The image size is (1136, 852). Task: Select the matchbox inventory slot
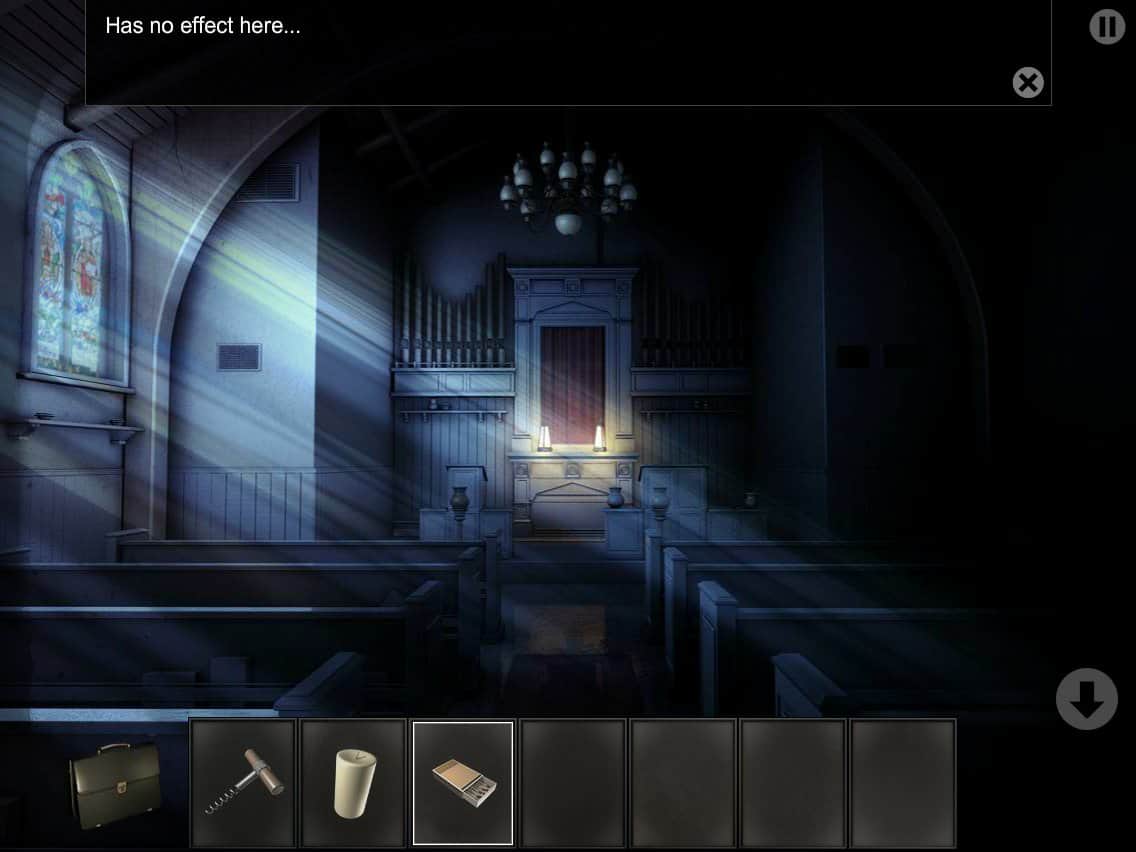[x=463, y=783]
